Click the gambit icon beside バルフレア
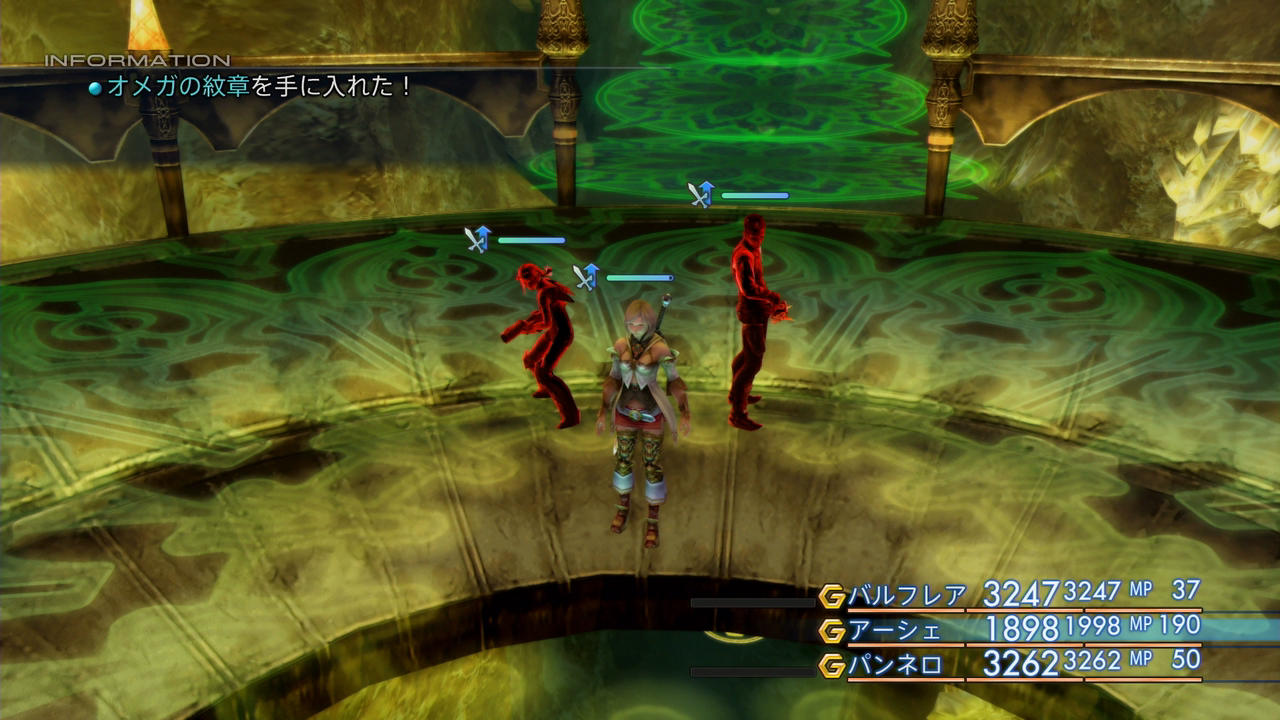This screenshot has height=720, width=1280. click(832, 597)
